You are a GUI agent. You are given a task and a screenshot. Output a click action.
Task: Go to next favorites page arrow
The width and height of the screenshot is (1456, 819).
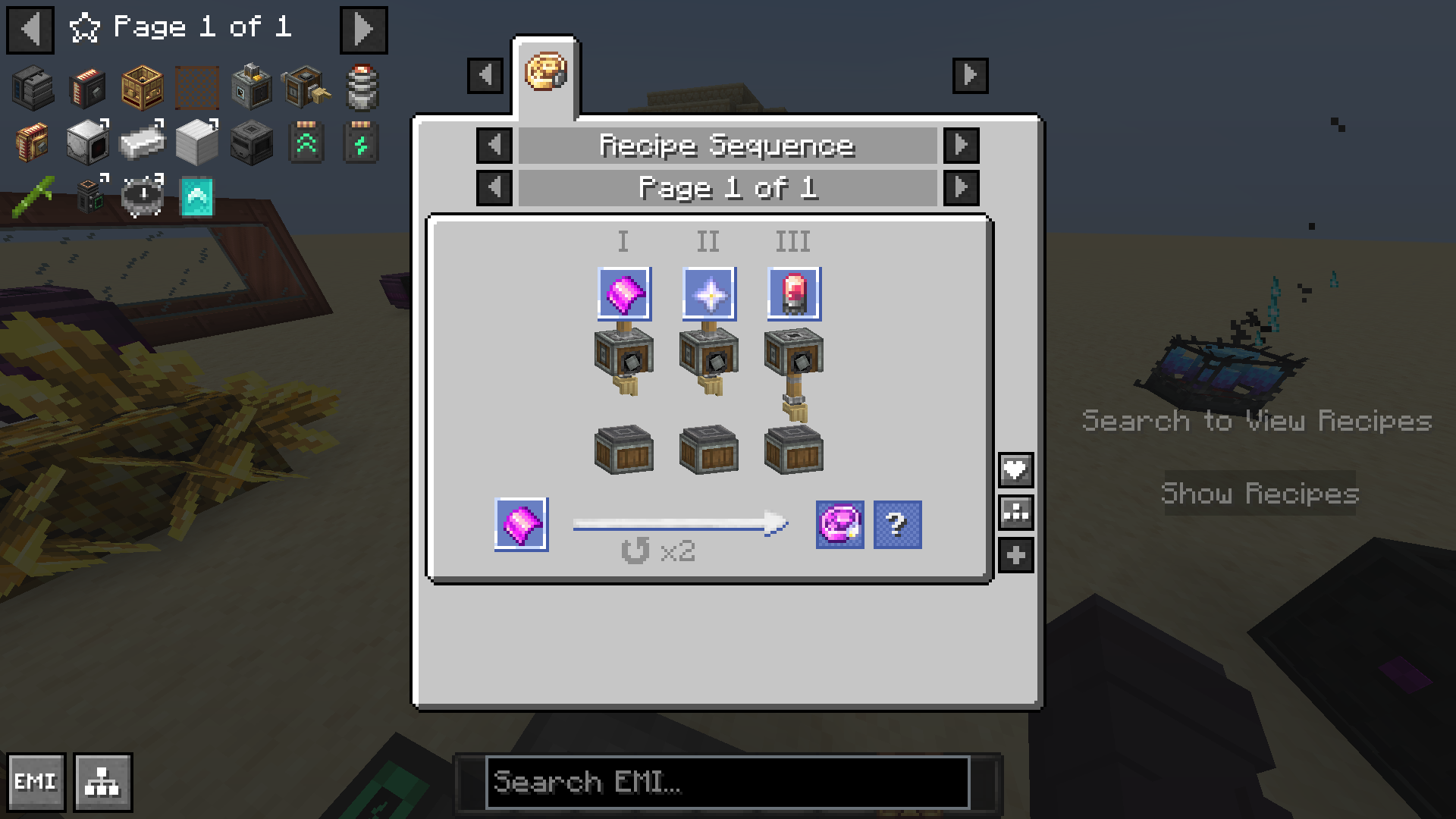point(363,30)
